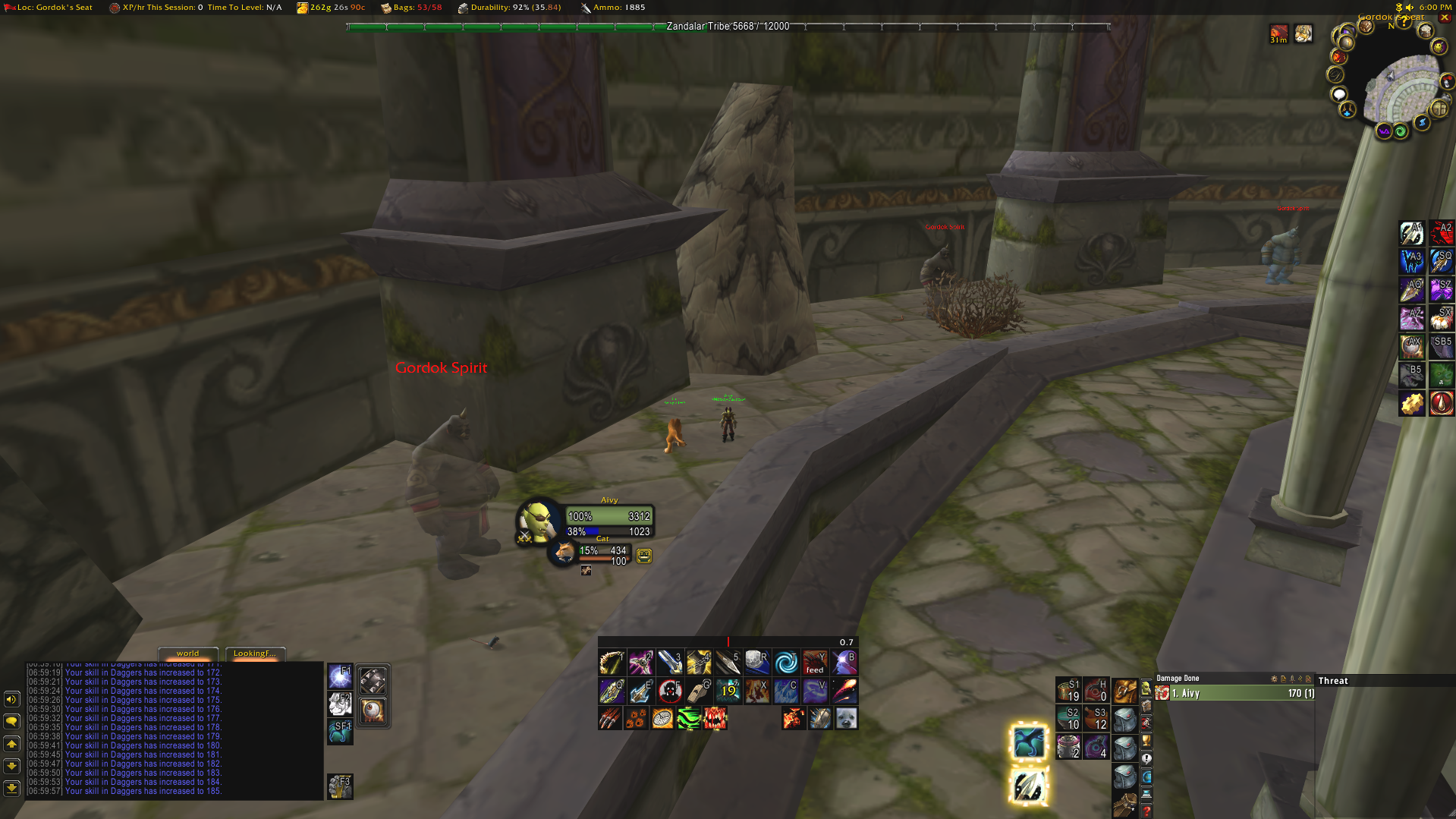Use the flaming meteor ability
This screenshot has height=819, width=1456.
(844, 691)
